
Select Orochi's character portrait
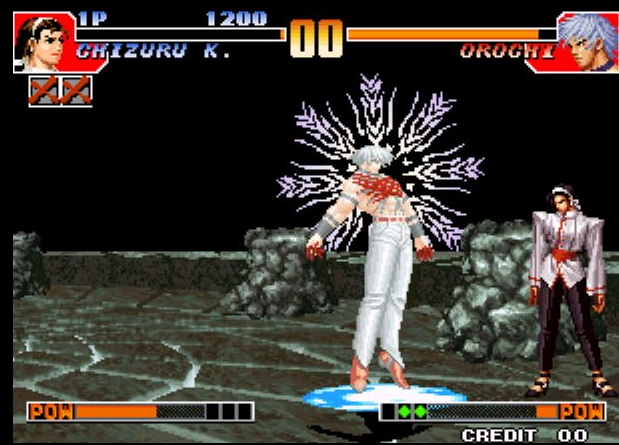click(x=585, y=41)
